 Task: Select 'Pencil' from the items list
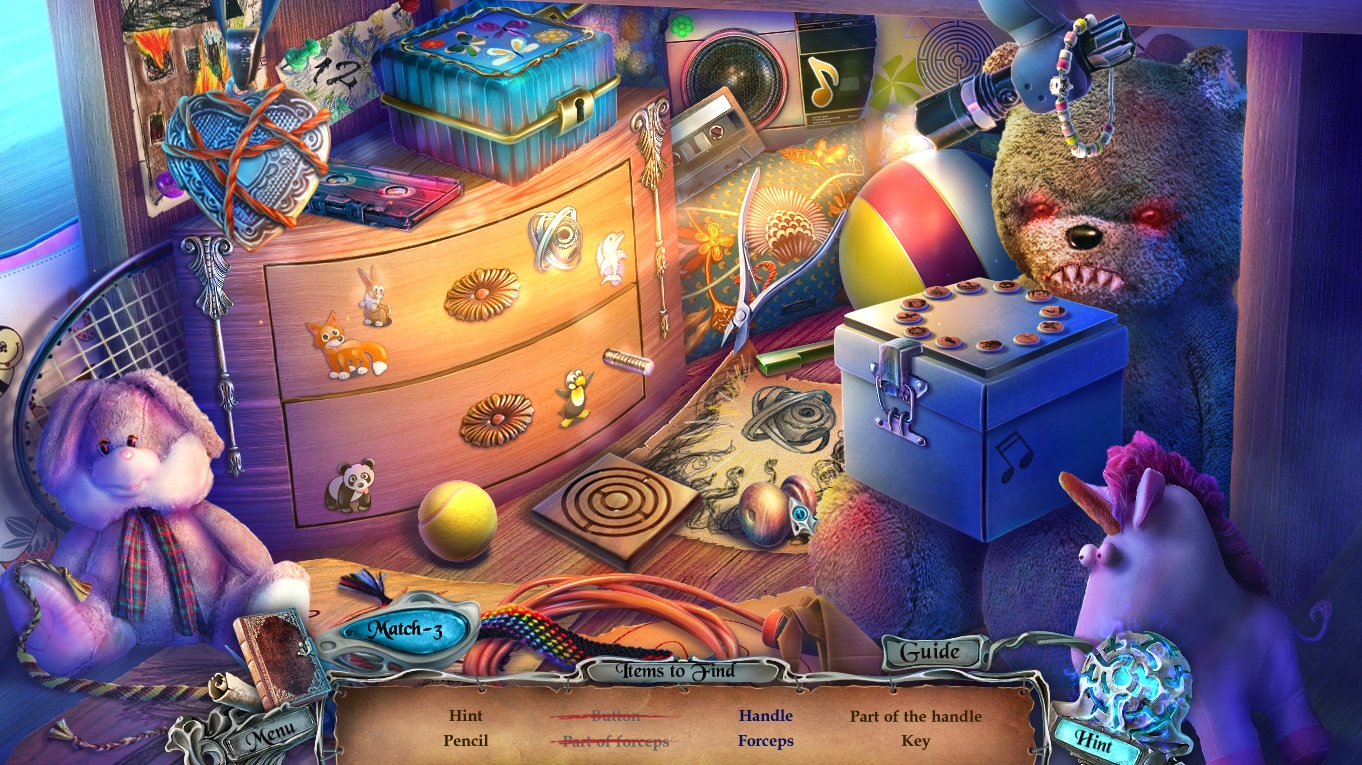tap(466, 741)
